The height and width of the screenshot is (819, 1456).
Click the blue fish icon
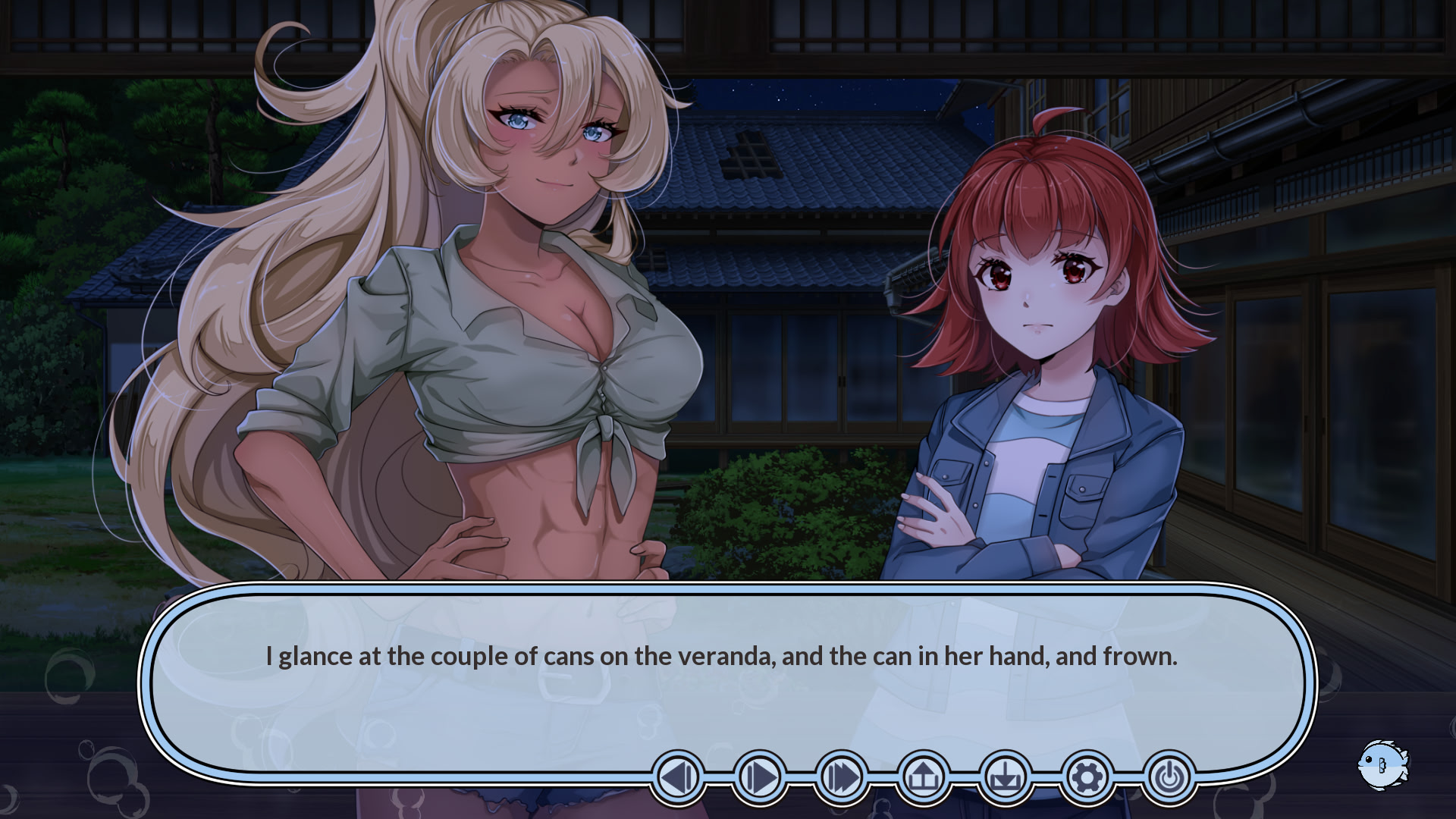1382,764
